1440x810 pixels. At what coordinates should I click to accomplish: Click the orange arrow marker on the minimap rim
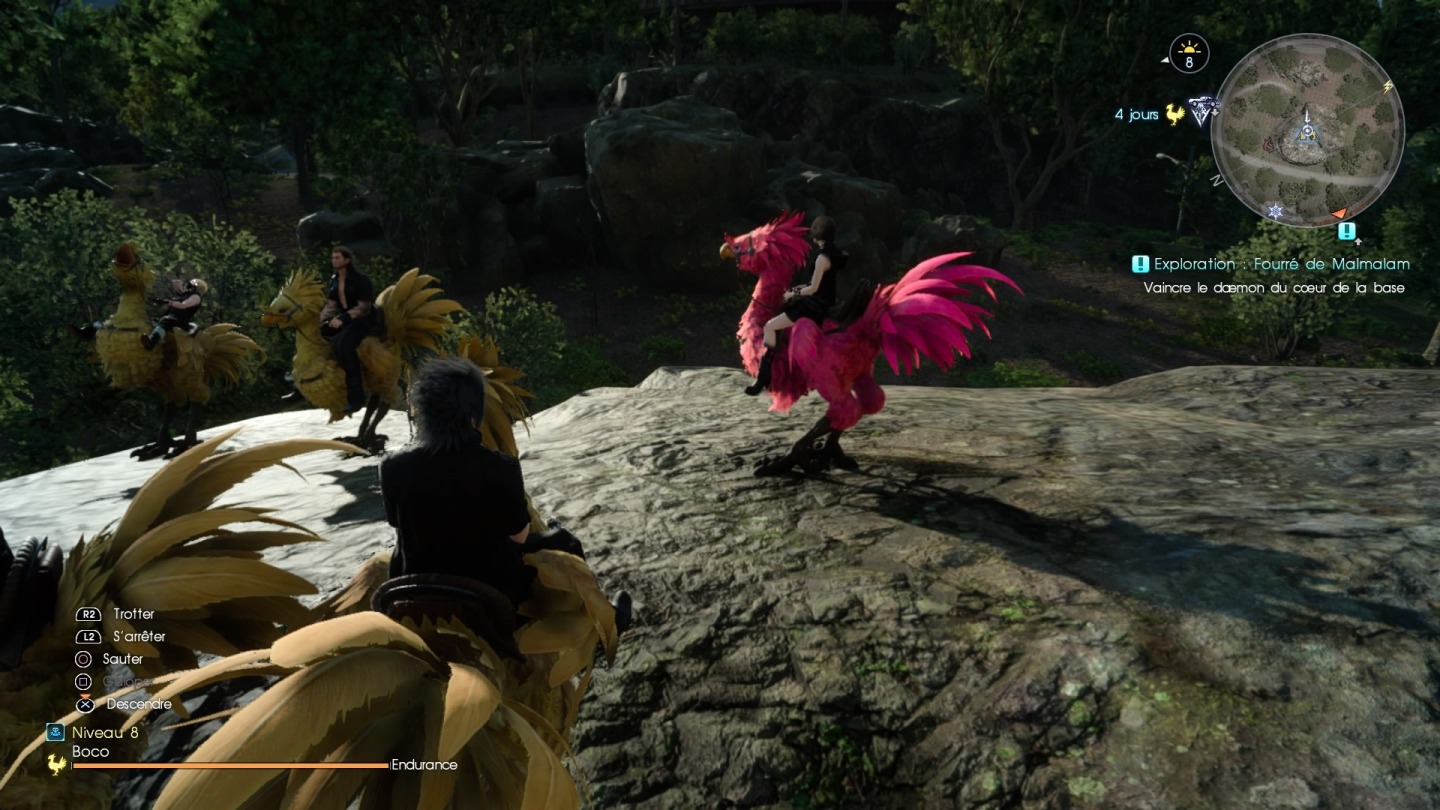(1339, 213)
